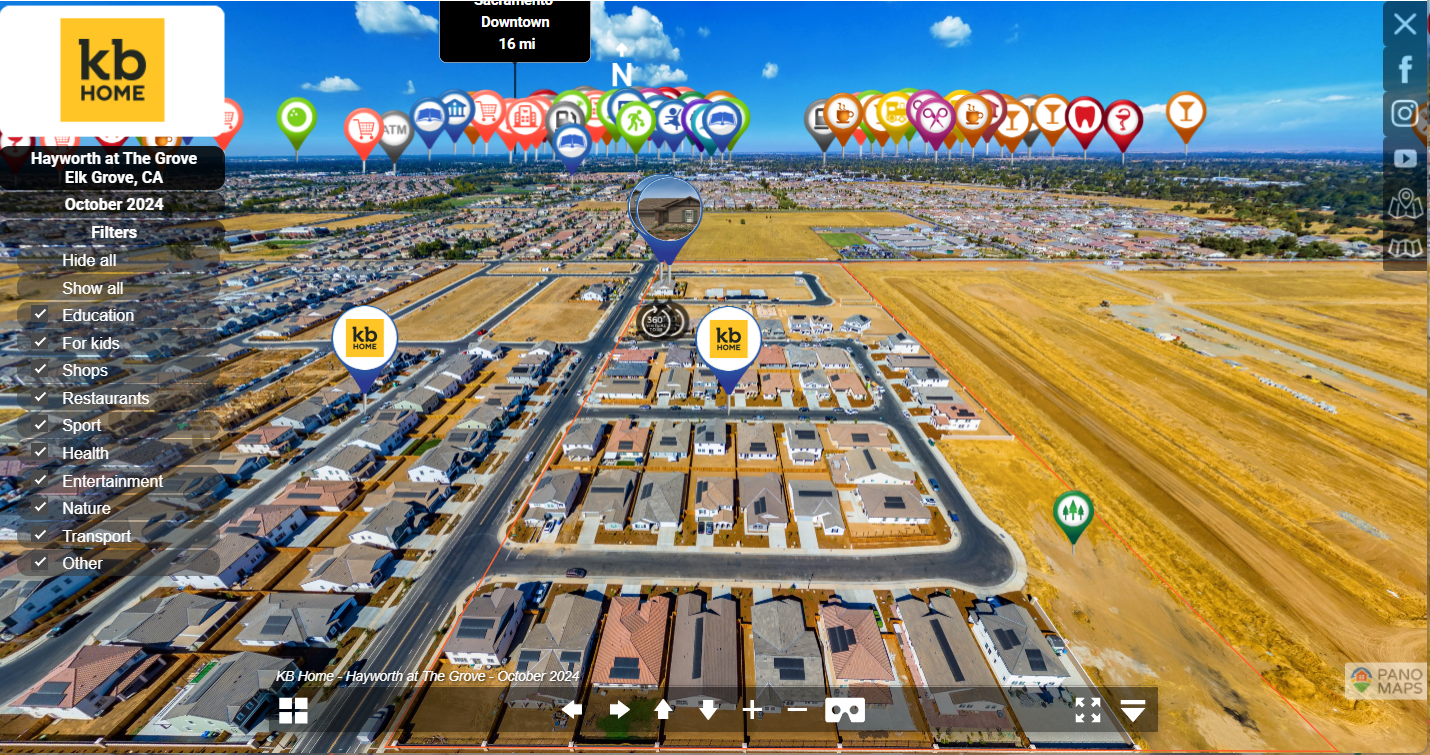The height and width of the screenshot is (755, 1430).
Task: Toggle the Nature filter checkbox
Action: (x=41, y=508)
